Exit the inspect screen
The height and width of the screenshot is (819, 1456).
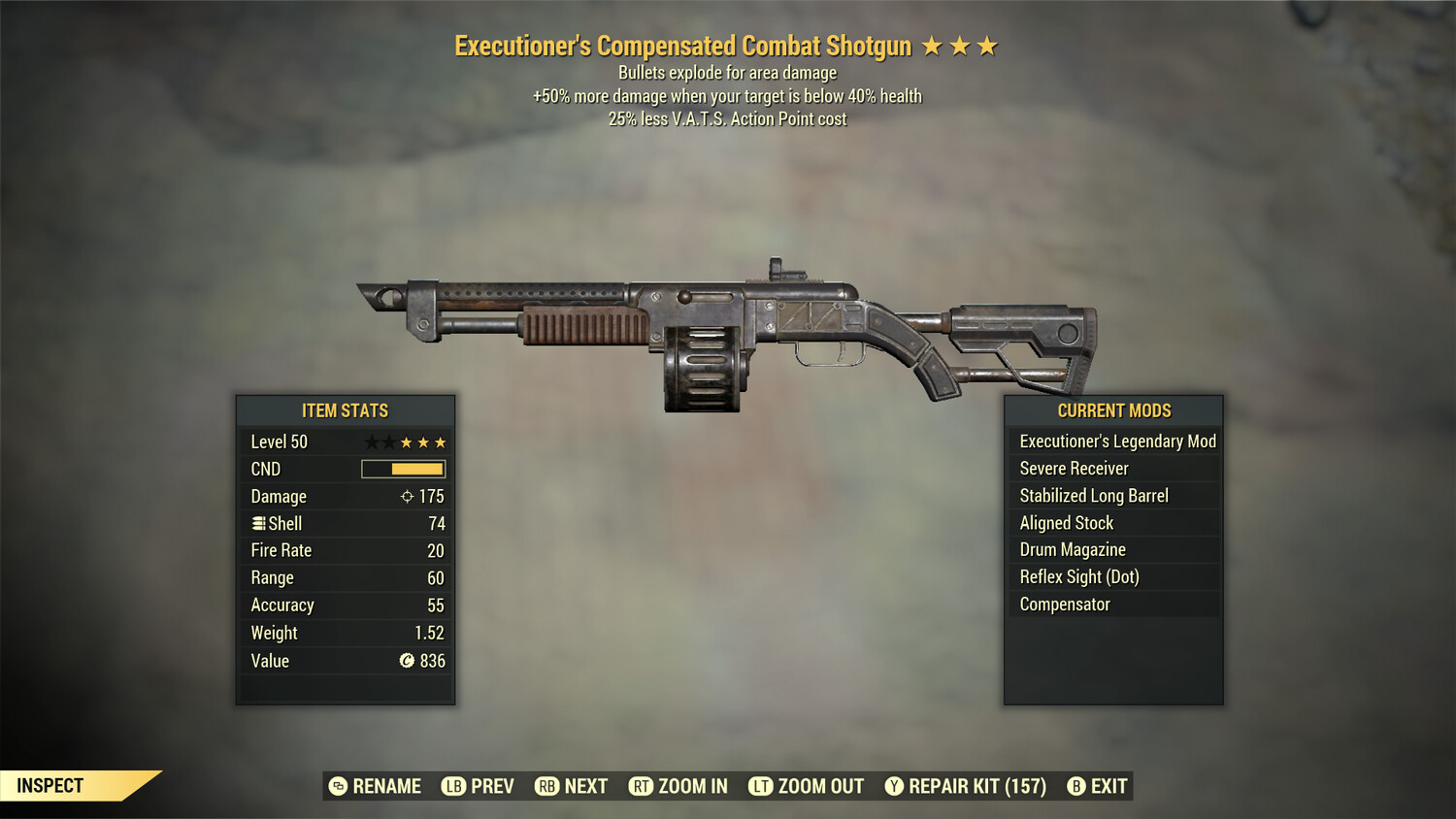[x=1100, y=786]
